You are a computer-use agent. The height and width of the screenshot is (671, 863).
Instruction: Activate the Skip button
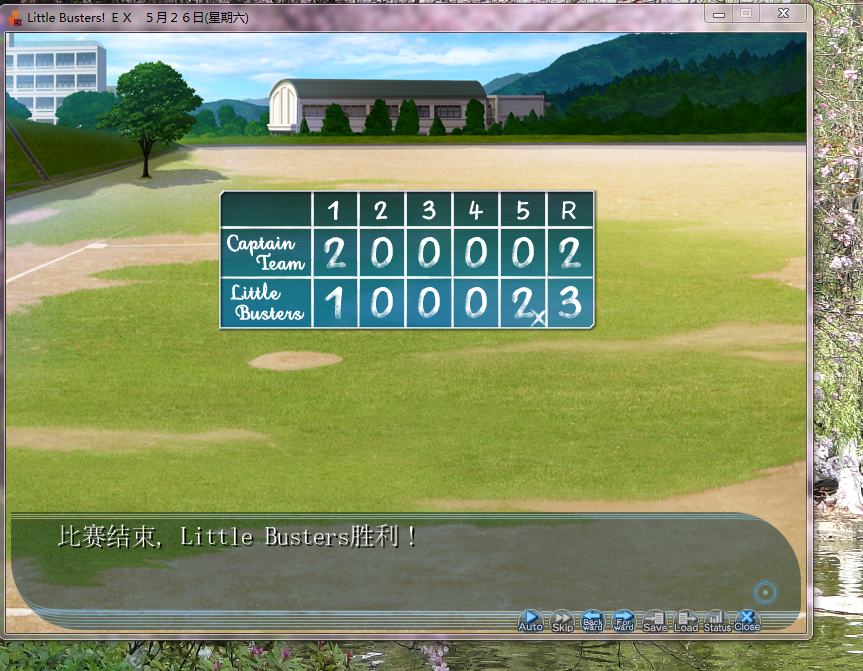coord(563,621)
